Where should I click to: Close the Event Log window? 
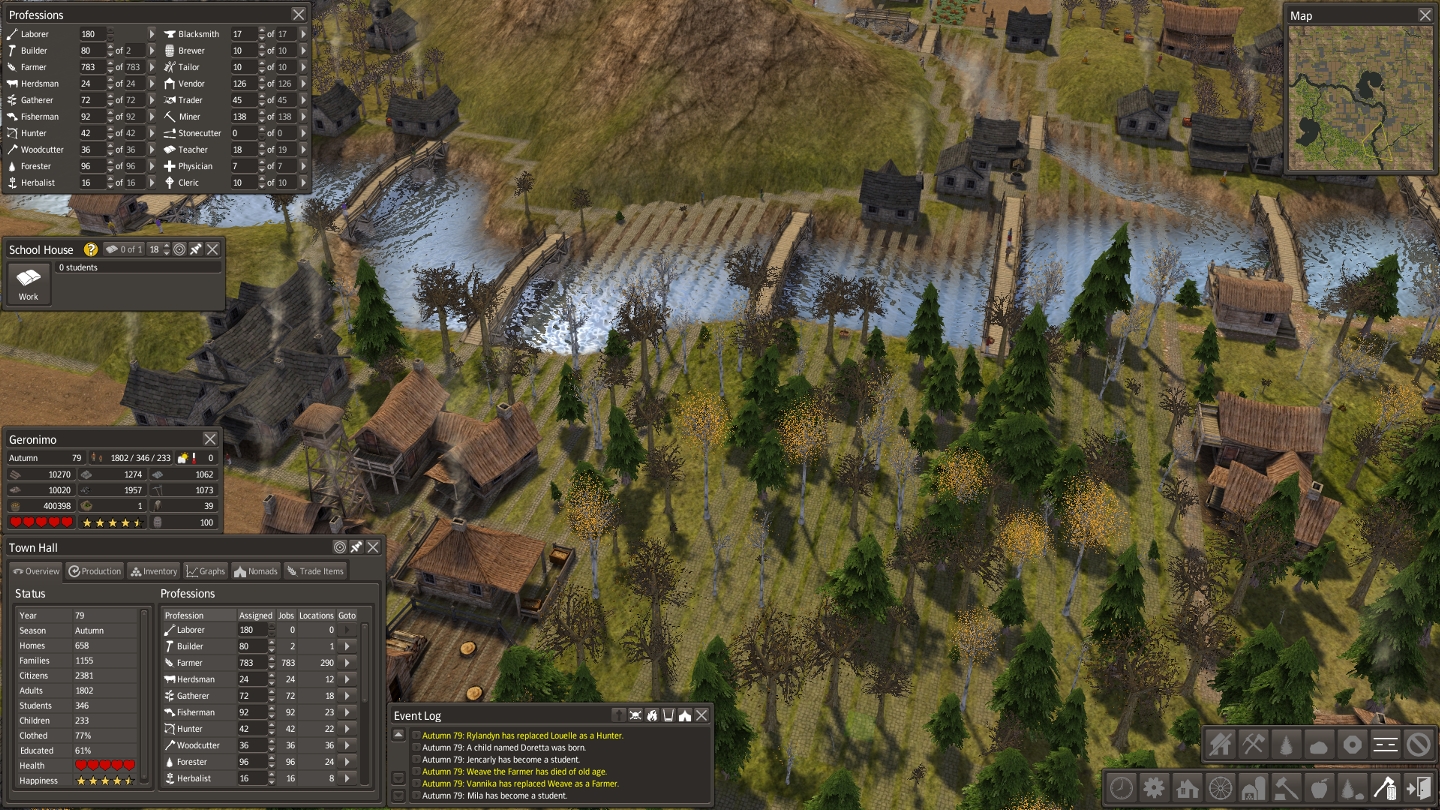coord(702,715)
